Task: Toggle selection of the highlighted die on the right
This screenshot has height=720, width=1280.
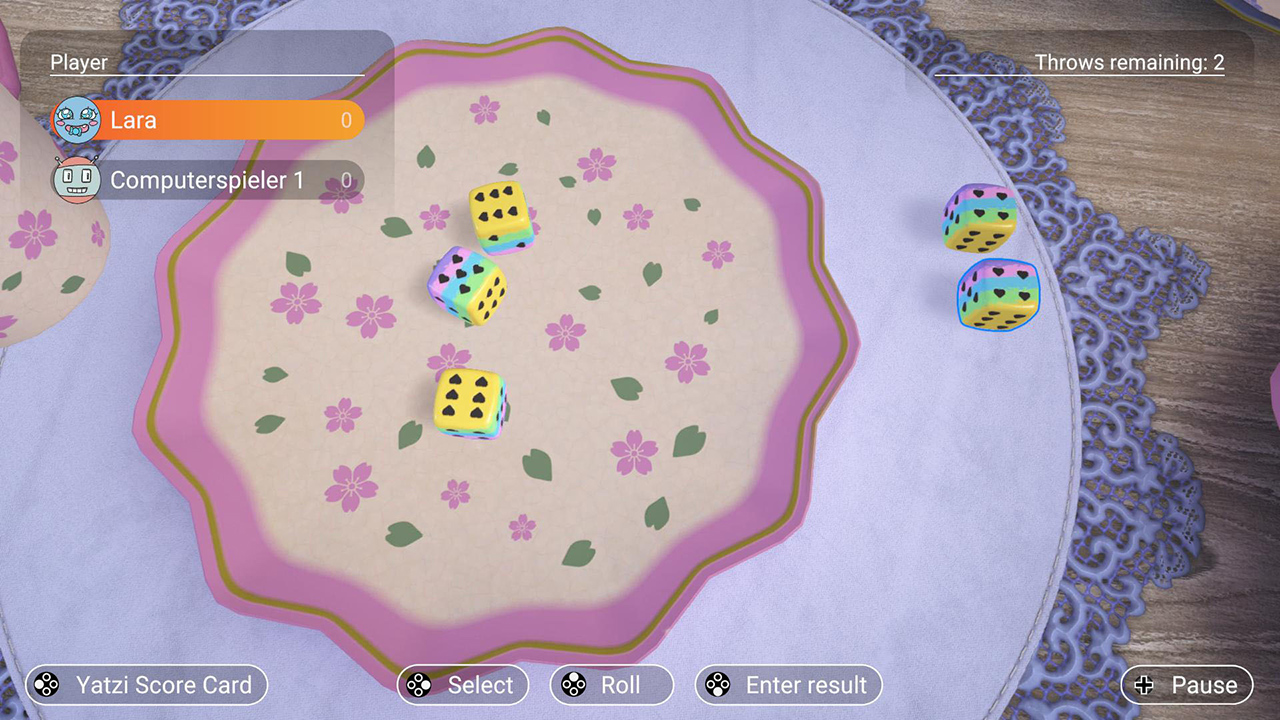Action: click(995, 295)
